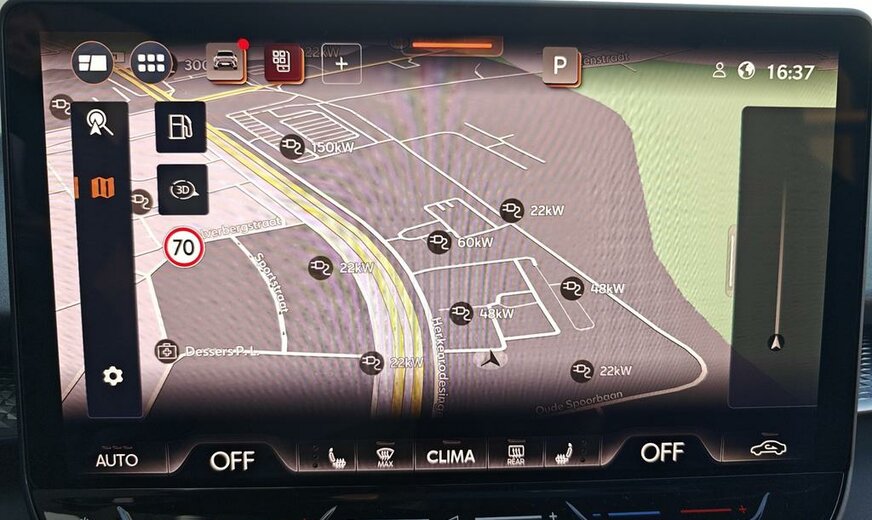Open the split-screen home view button
Viewport: 872px width, 520px height.
92,63
